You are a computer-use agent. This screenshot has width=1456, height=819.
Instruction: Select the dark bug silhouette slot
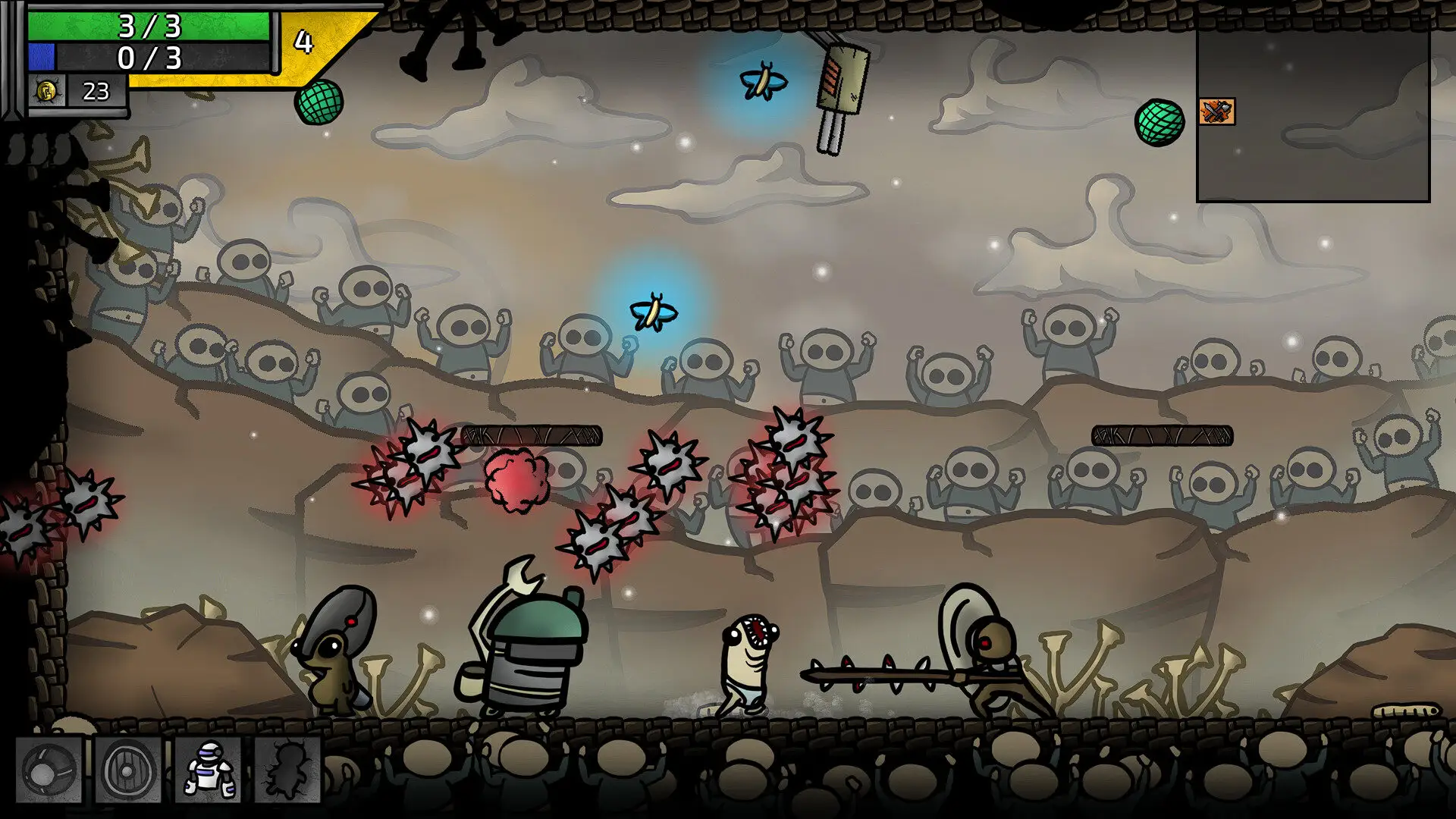pos(287,770)
